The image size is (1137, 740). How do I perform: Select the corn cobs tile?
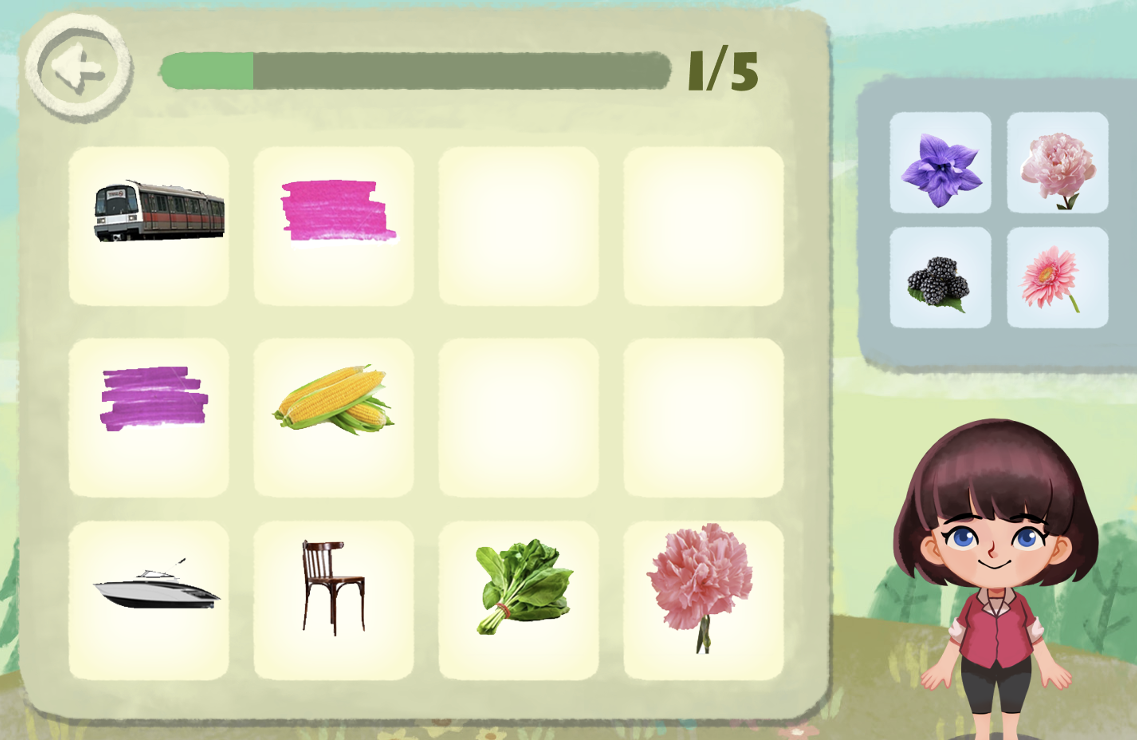click(x=334, y=418)
